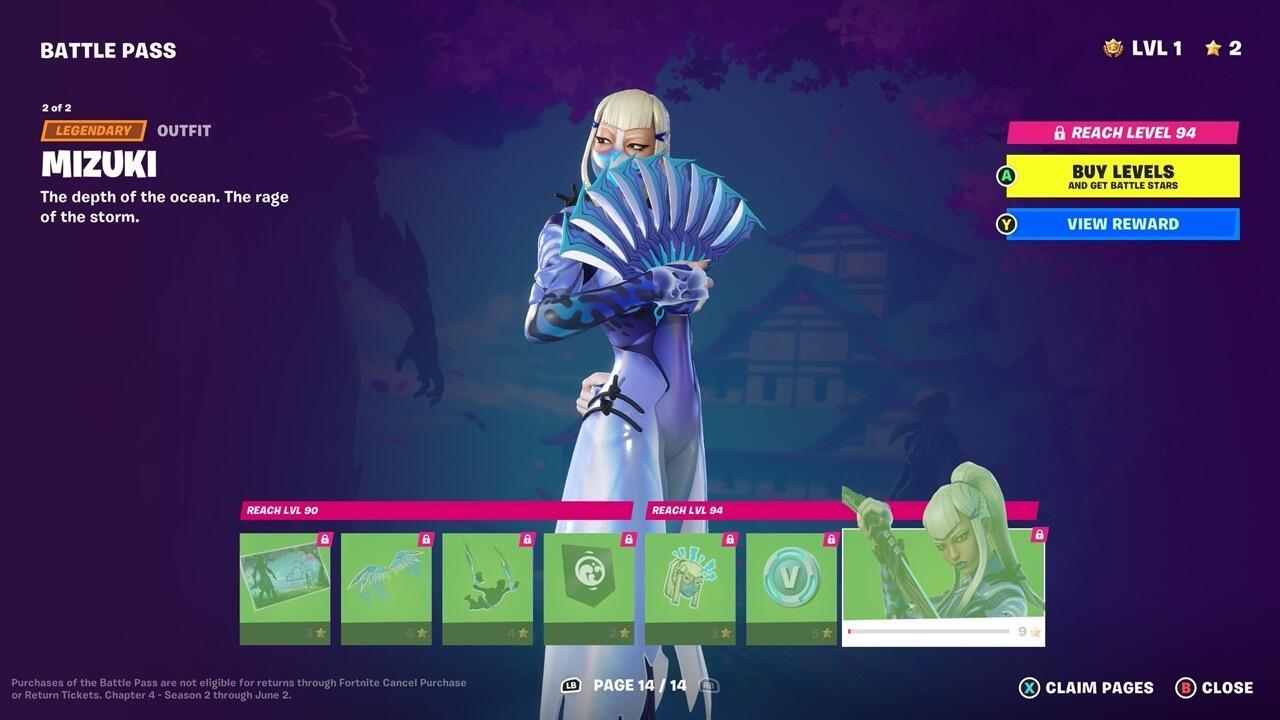Select the skydiving contrail reward icon

pos(488,582)
